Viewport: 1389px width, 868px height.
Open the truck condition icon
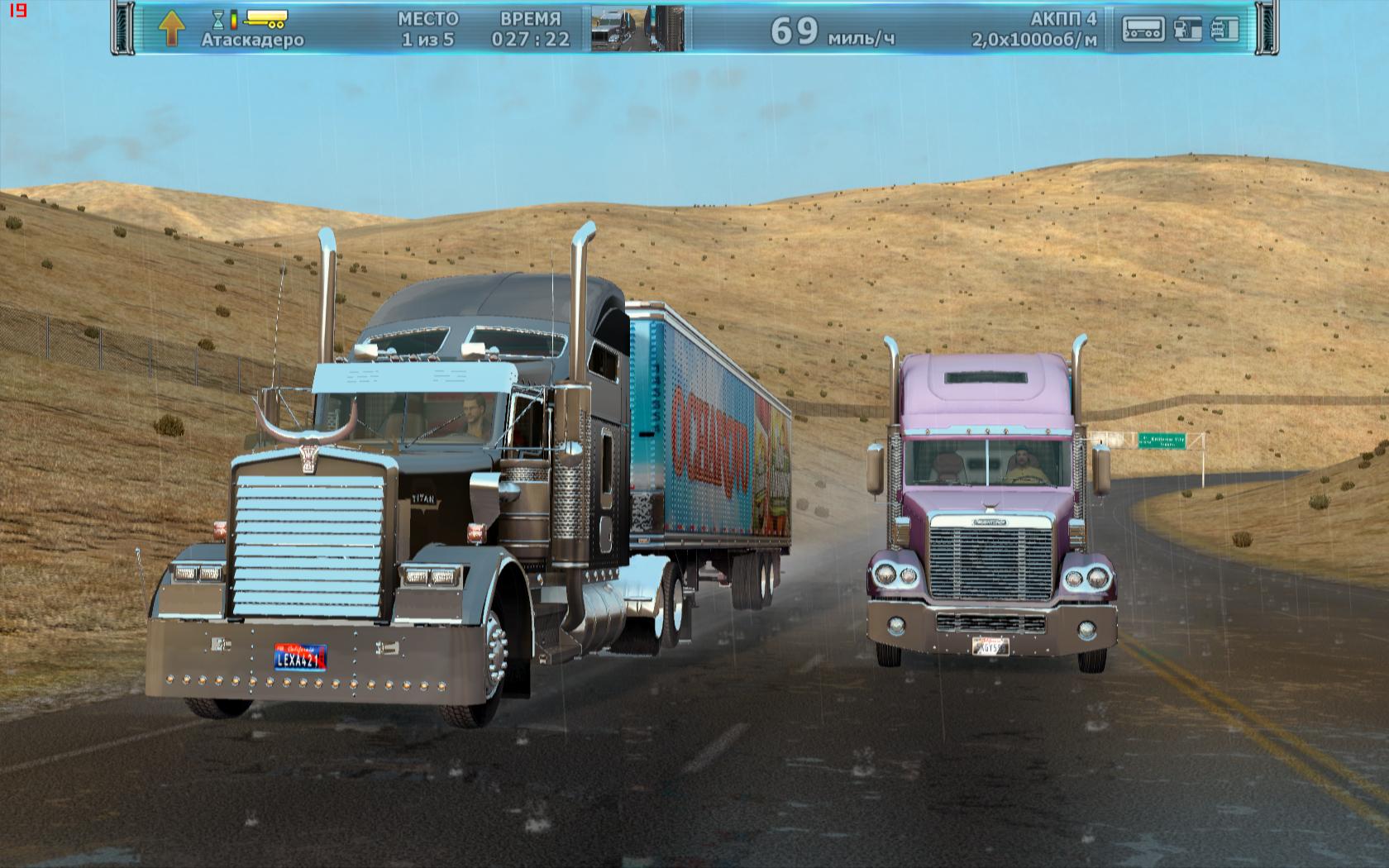(x=1225, y=29)
